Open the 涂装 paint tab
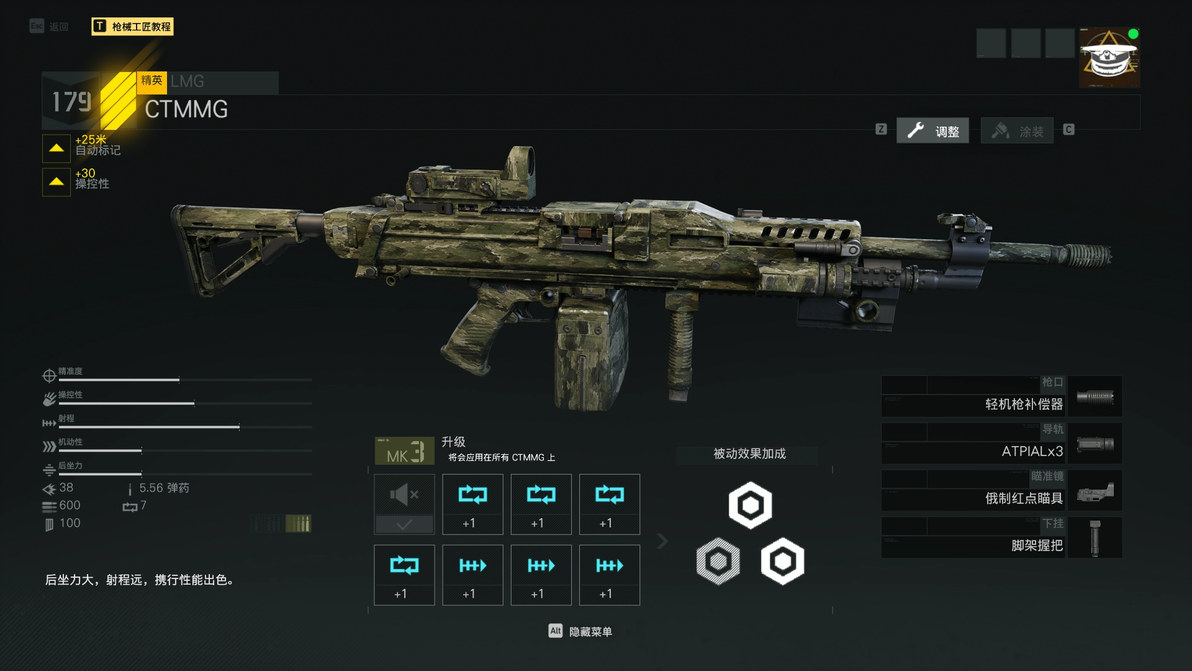 pos(1017,131)
